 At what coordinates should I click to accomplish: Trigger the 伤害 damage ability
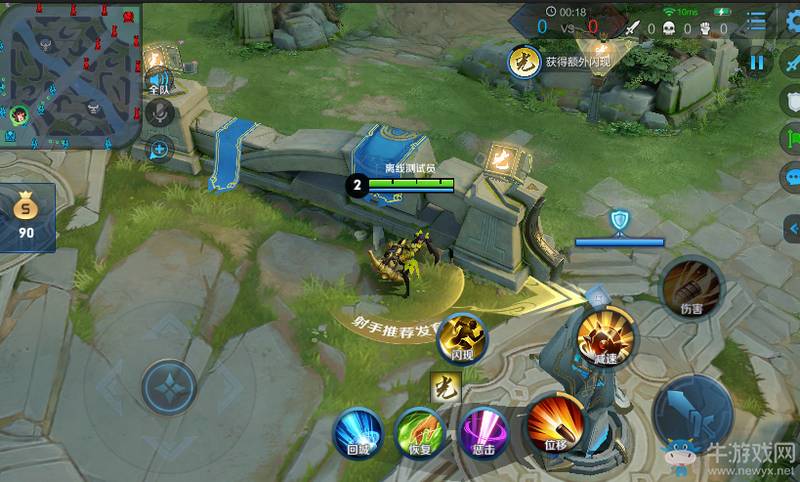click(x=690, y=285)
